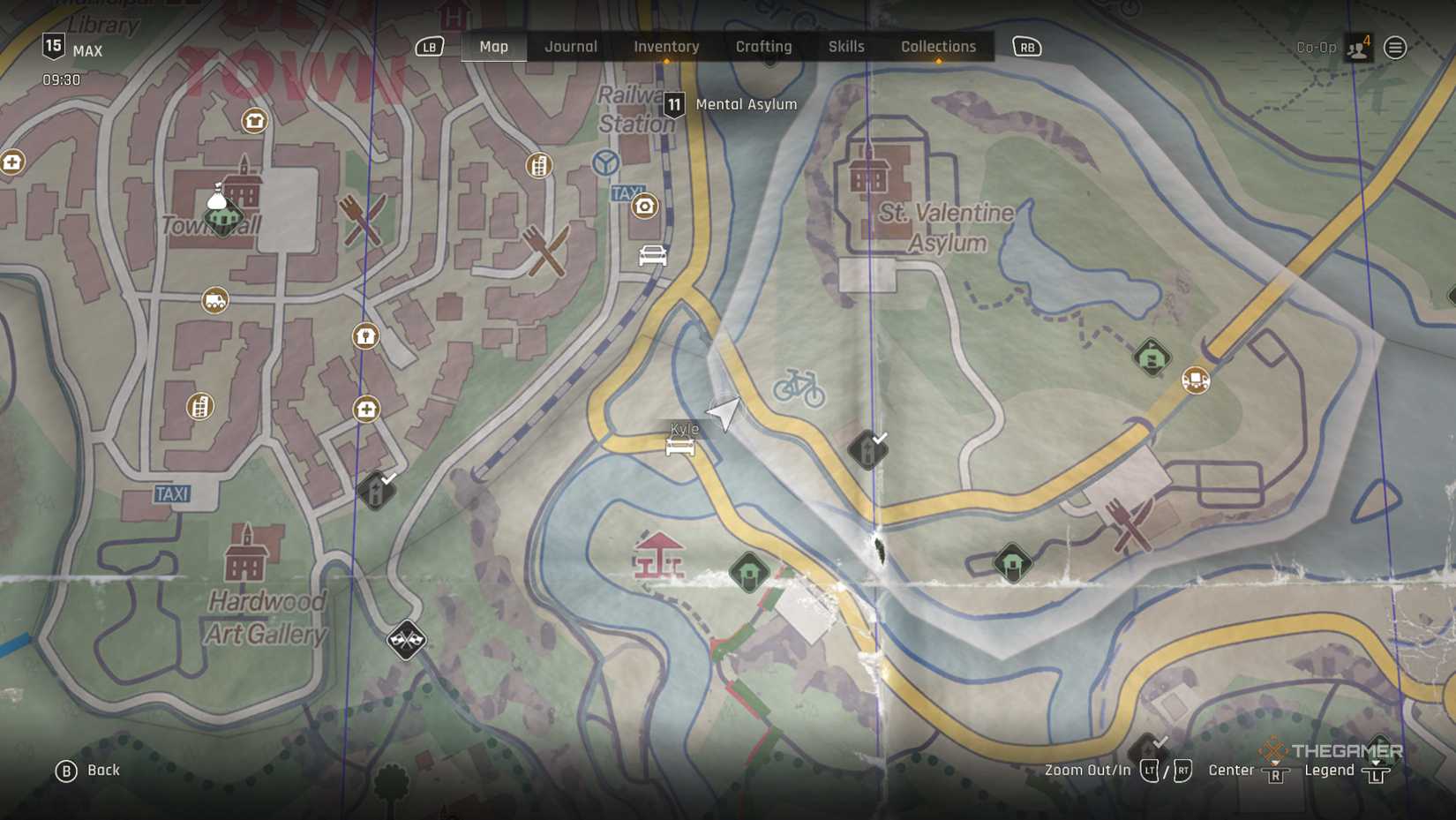Screen dimensions: 1456x820
Task: Click the player arrow position marker
Action: 724,412
